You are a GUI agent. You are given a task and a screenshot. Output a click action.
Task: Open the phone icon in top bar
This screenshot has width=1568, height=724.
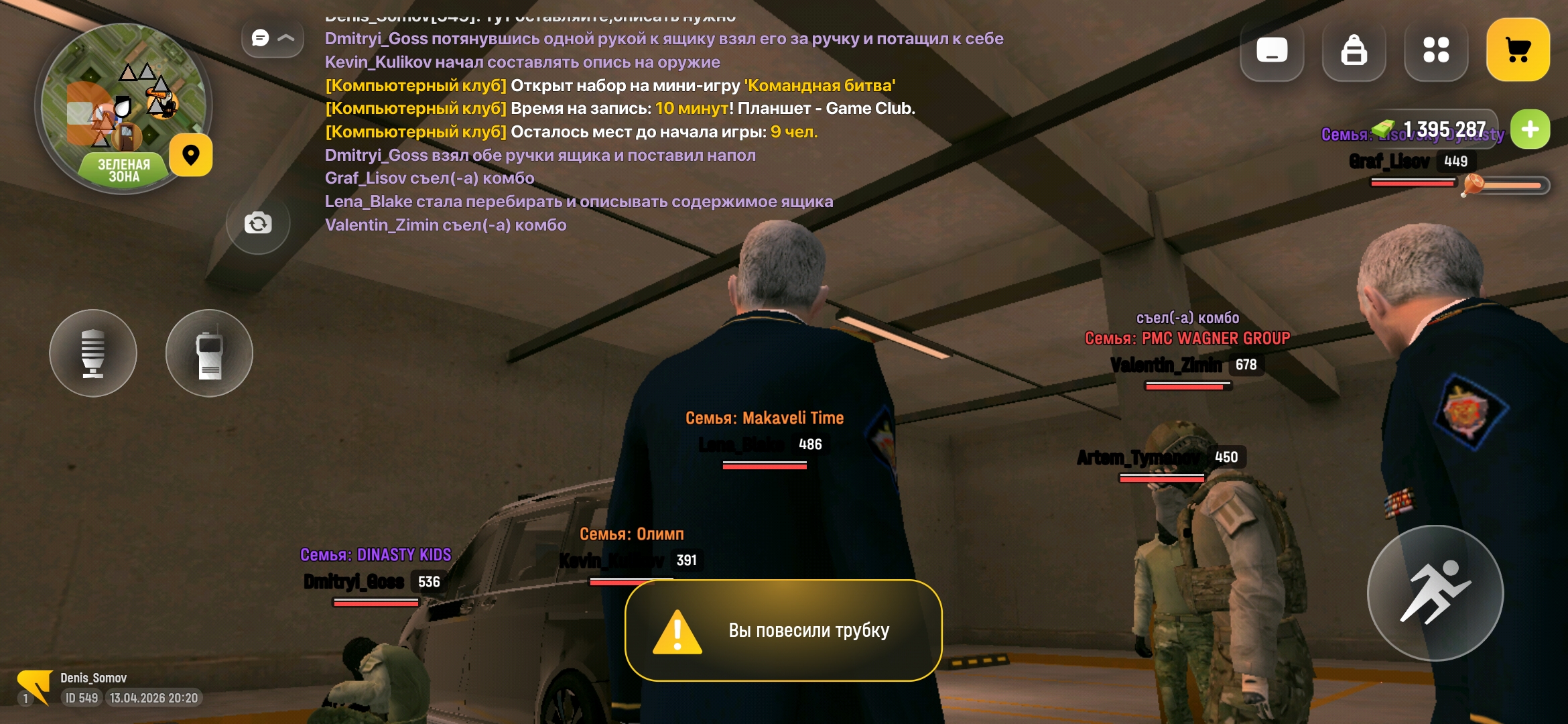[x=1272, y=50]
